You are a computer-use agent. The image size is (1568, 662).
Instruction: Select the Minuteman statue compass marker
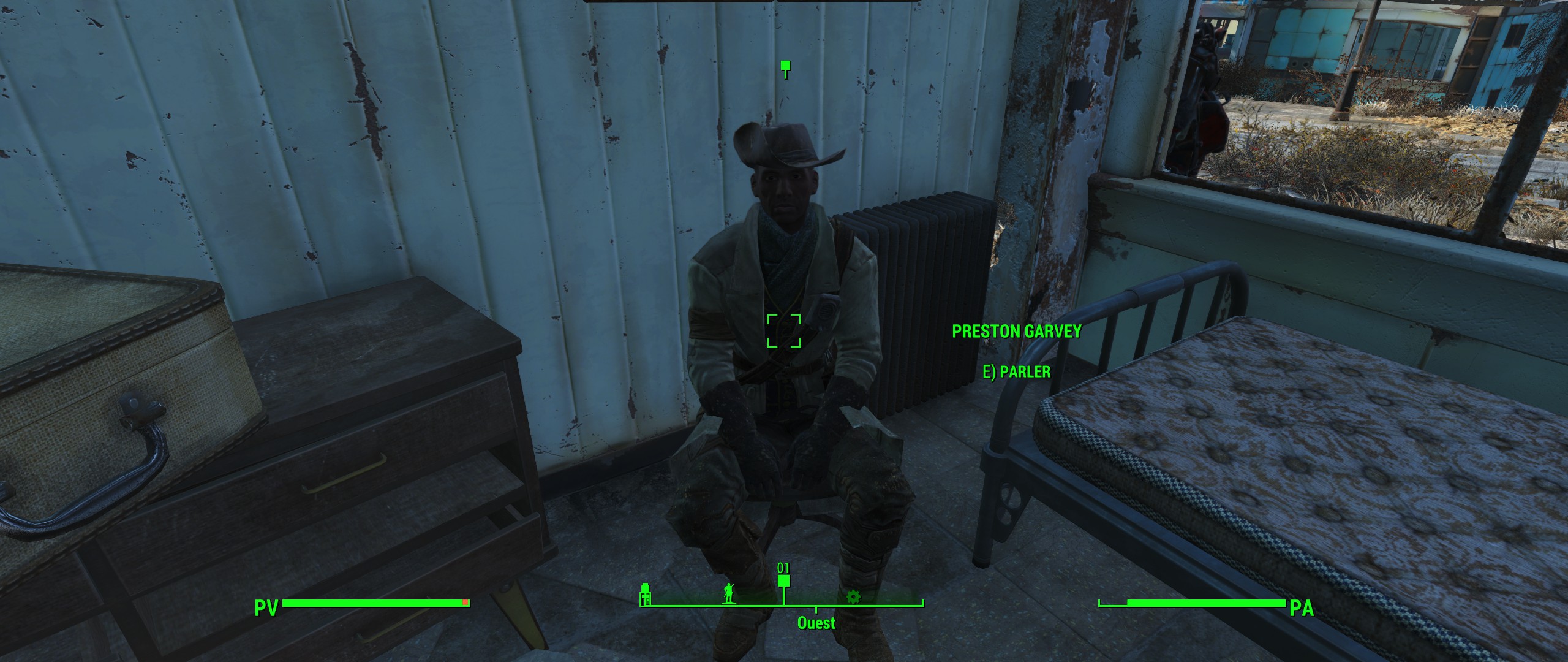coord(729,593)
